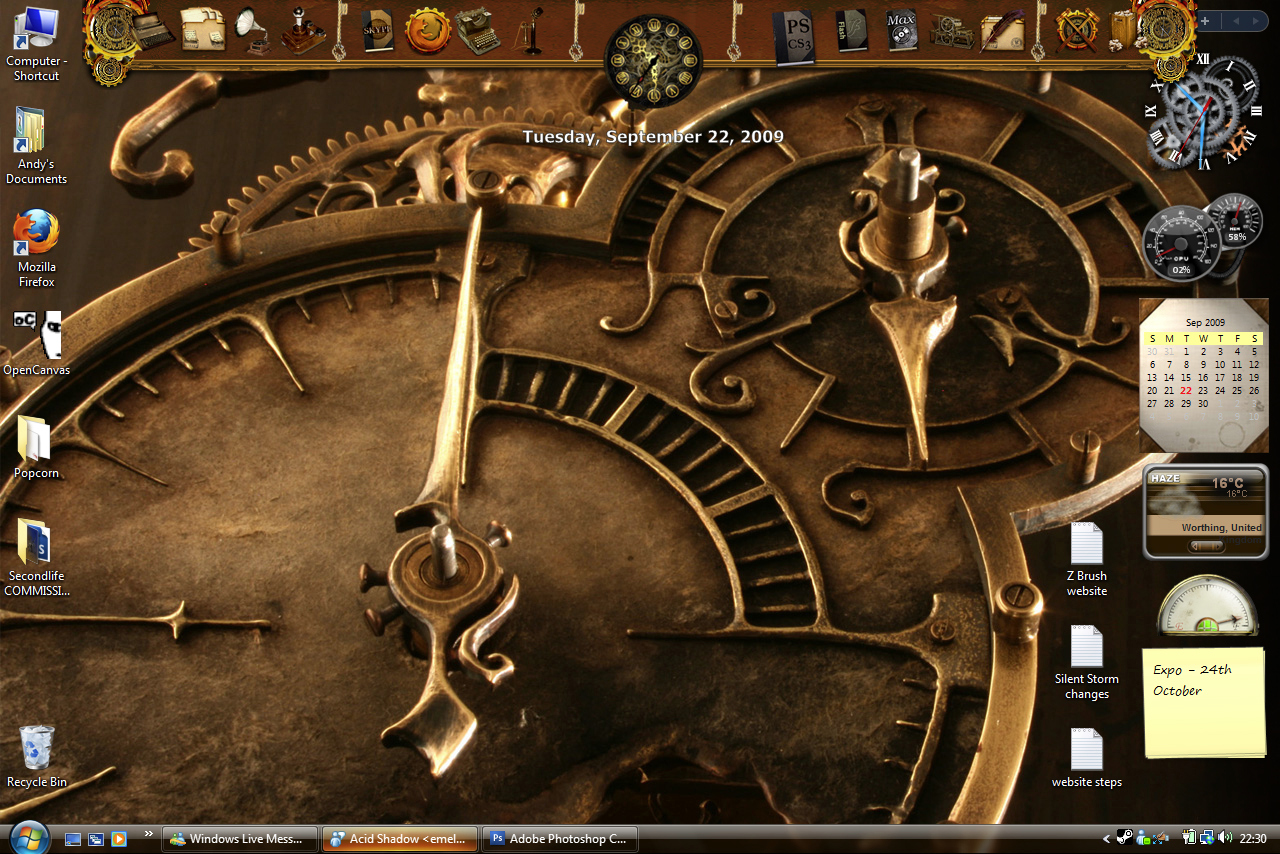Screen dimensions: 1280x854
Task: Click the gramophone icon in the dock
Action: pos(252,30)
